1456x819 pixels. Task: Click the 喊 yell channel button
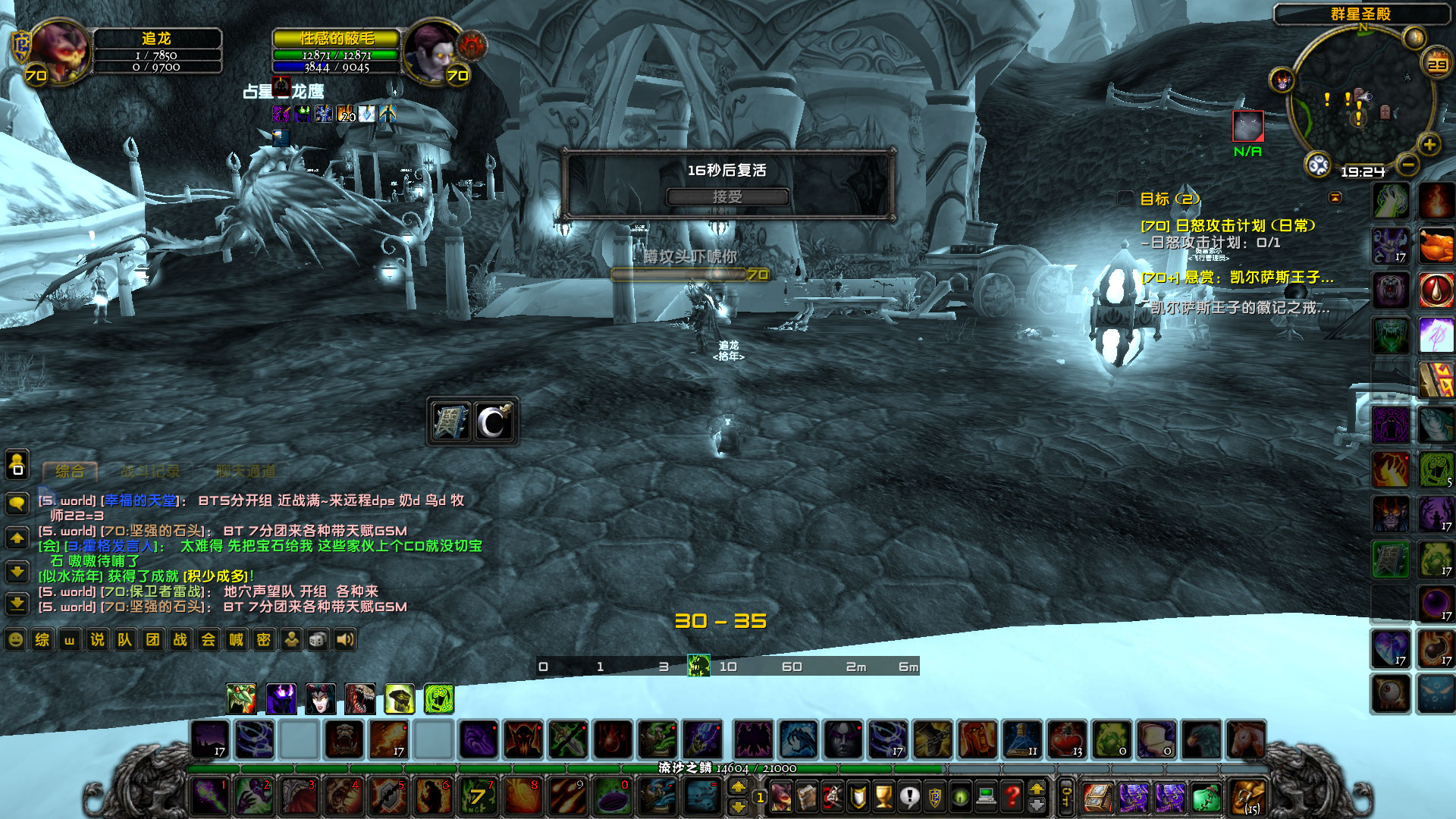(236, 640)
